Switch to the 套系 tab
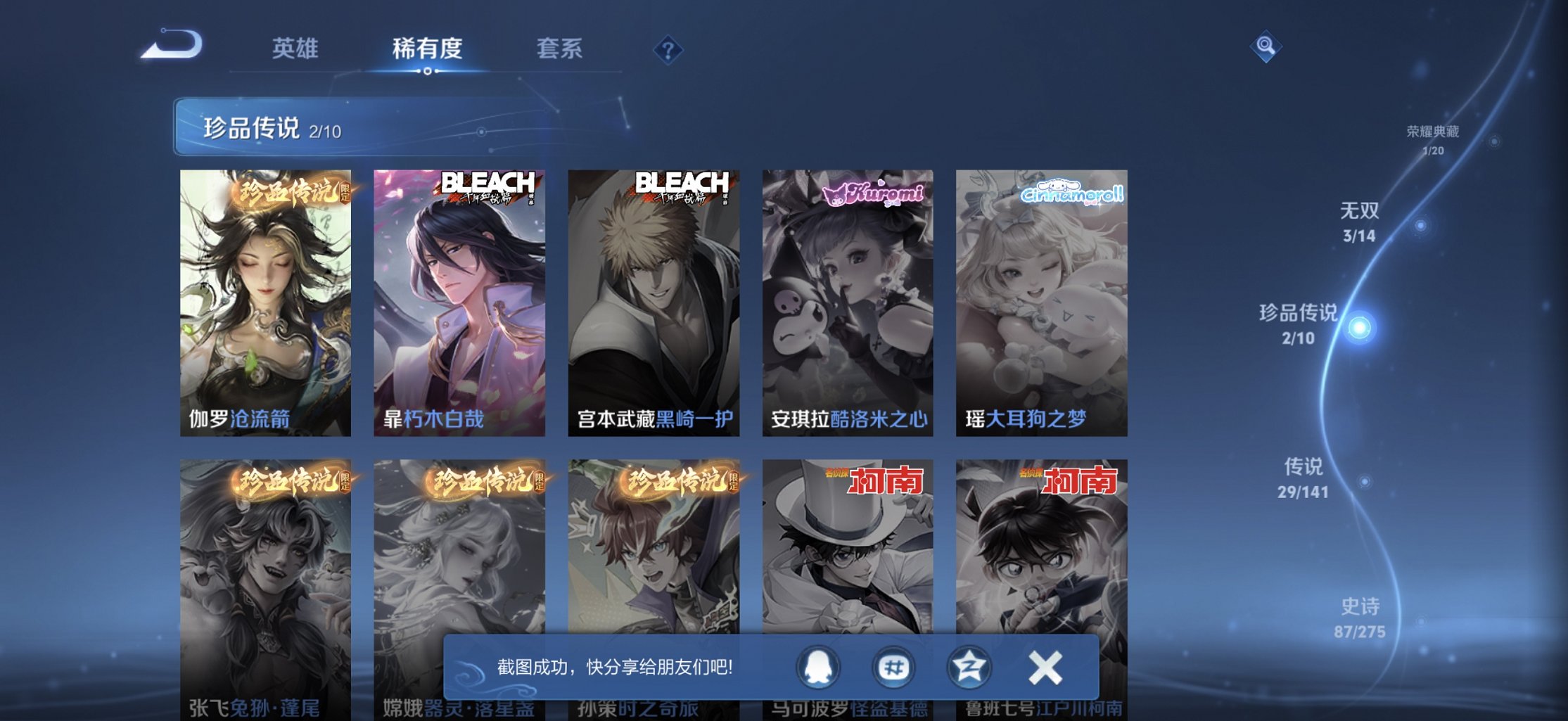The height and width of the screenshot is (721, 1568). (561, 49)
